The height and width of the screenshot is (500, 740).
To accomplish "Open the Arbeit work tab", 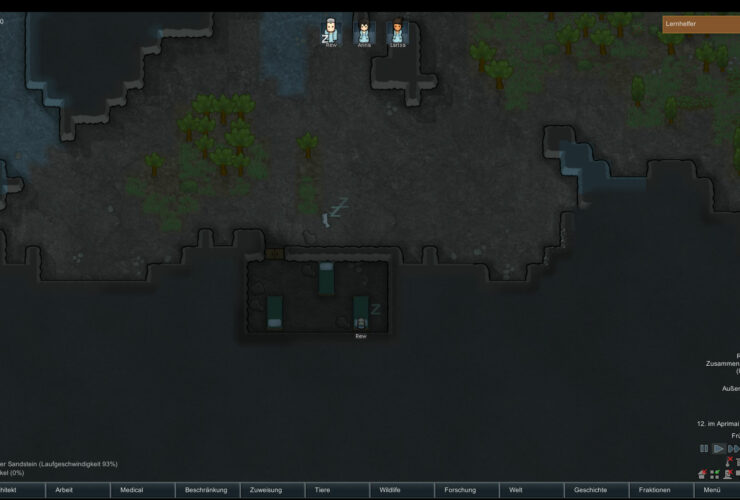I will tap(64, 490).
